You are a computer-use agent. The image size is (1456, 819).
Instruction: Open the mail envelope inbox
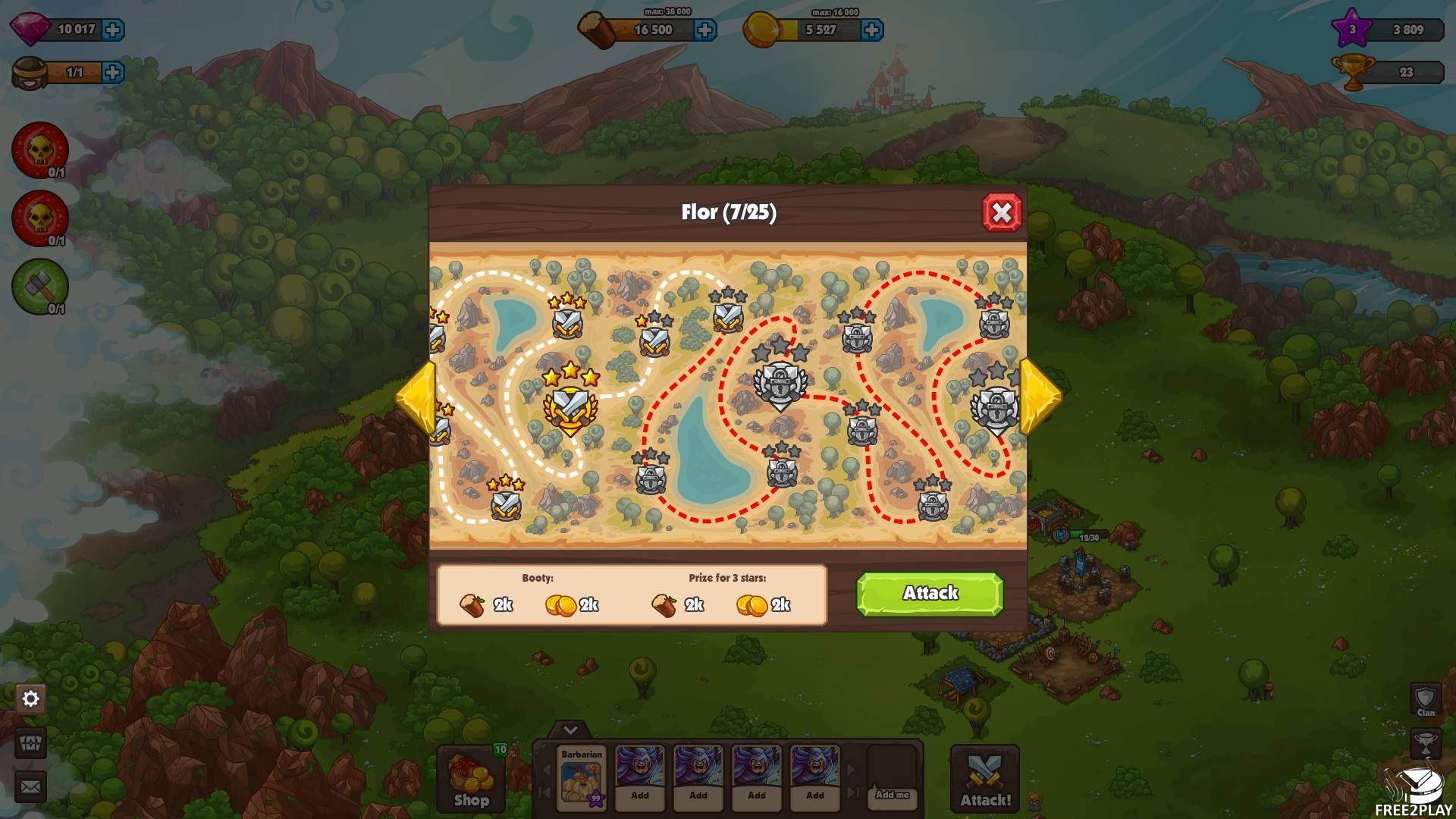pos(31,786)
